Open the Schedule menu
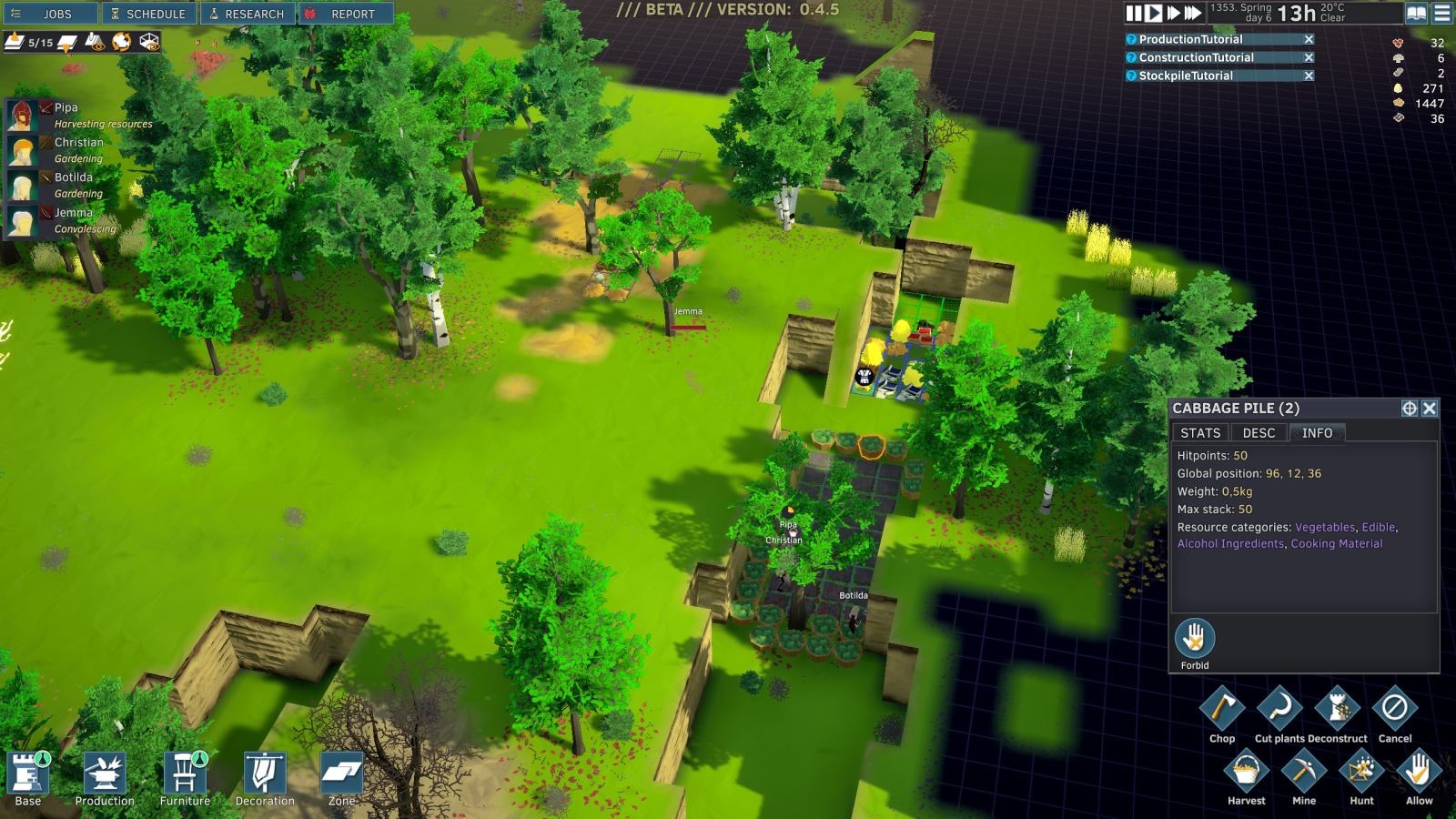Screen dimensions: 1456x819 pos(148,14)
